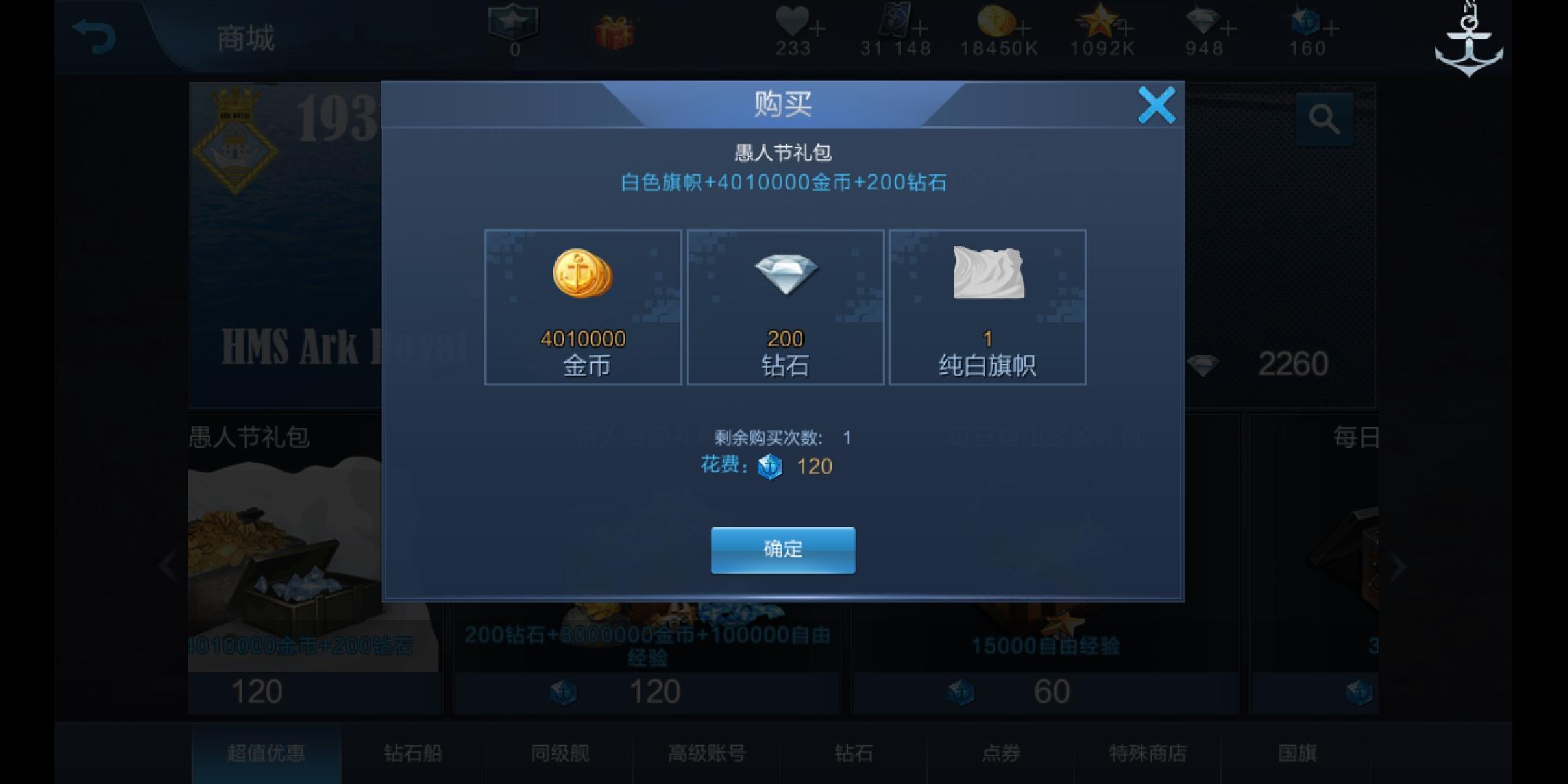Open the search magnifier icon
Viewport: 1568px width, 784px height.
[1326, 118]
